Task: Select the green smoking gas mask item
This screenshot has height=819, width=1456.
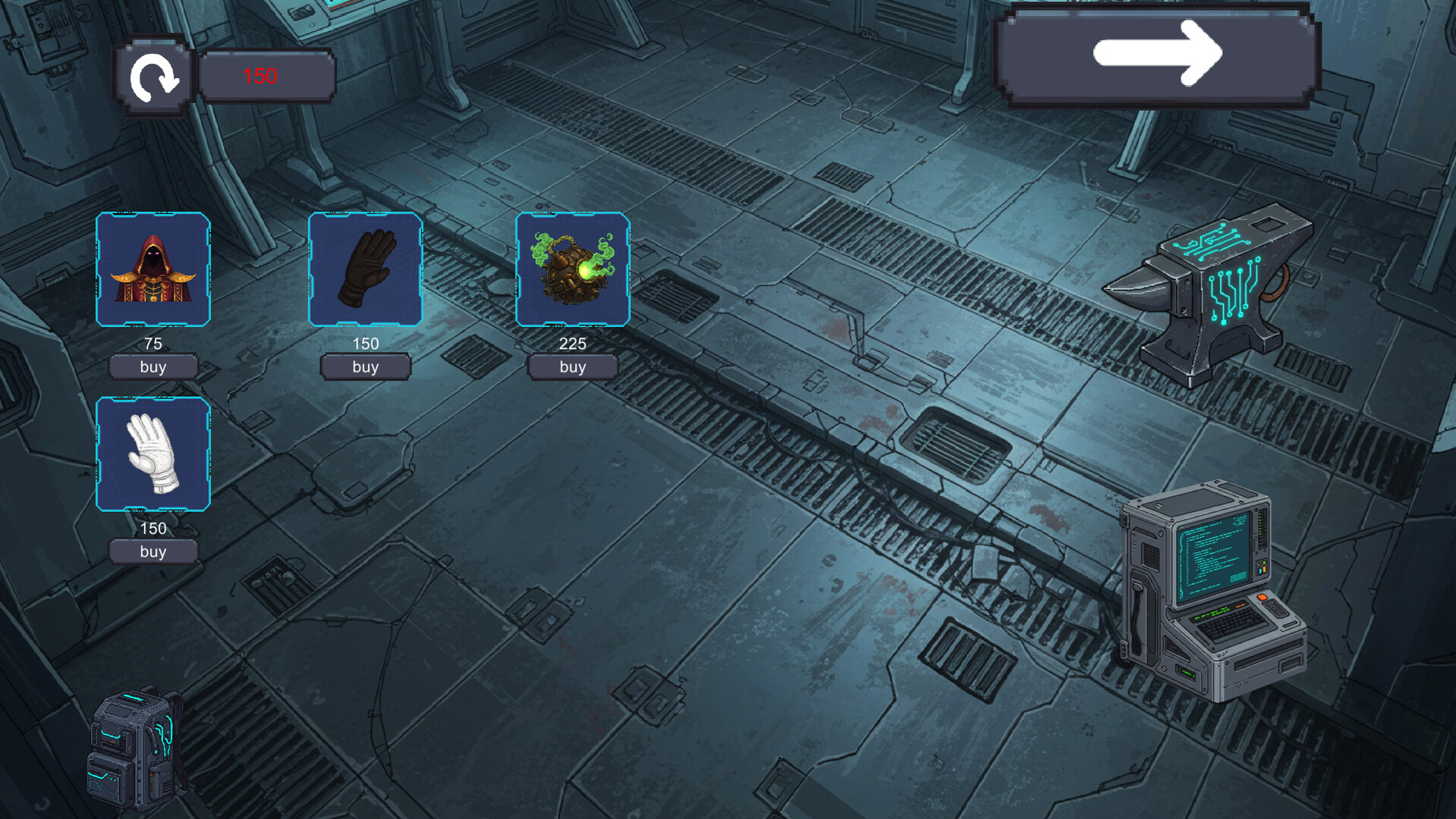Action: [573, 270]
